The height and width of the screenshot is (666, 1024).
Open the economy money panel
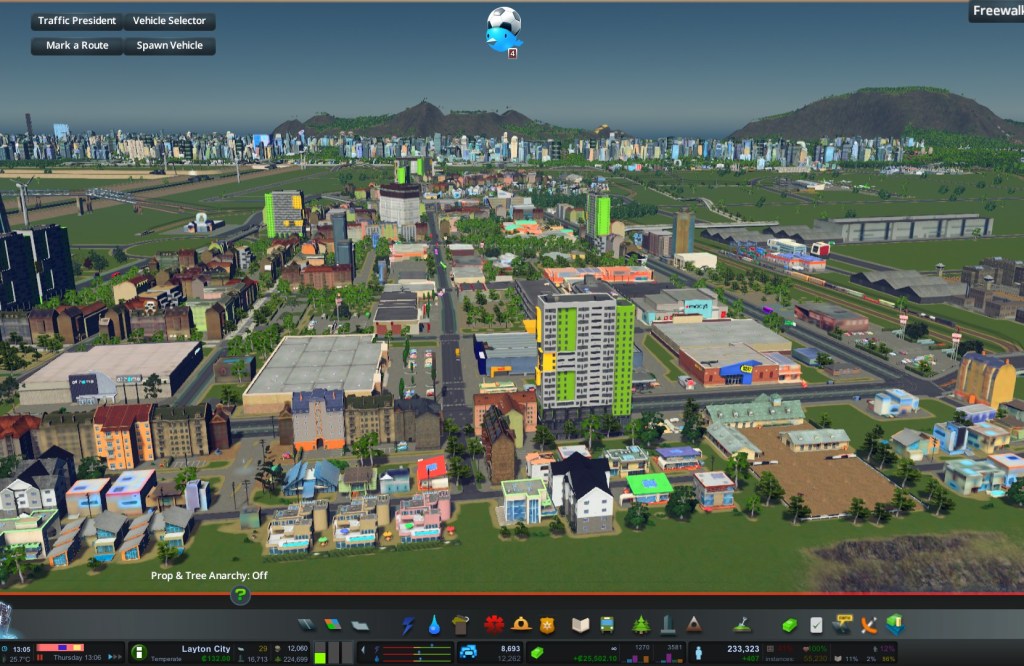pos(789,625)
